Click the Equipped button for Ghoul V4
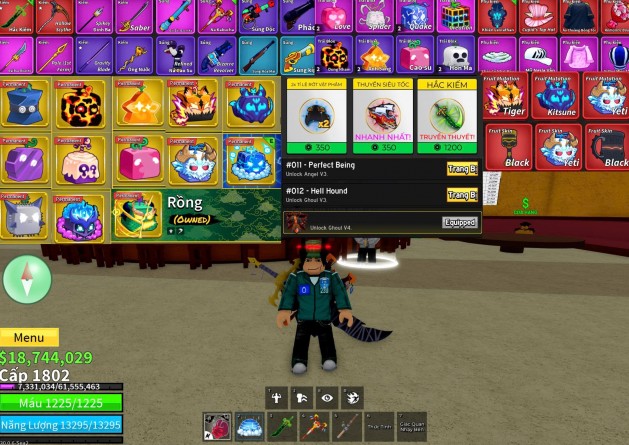629x445 pixels. click(459, 222)
